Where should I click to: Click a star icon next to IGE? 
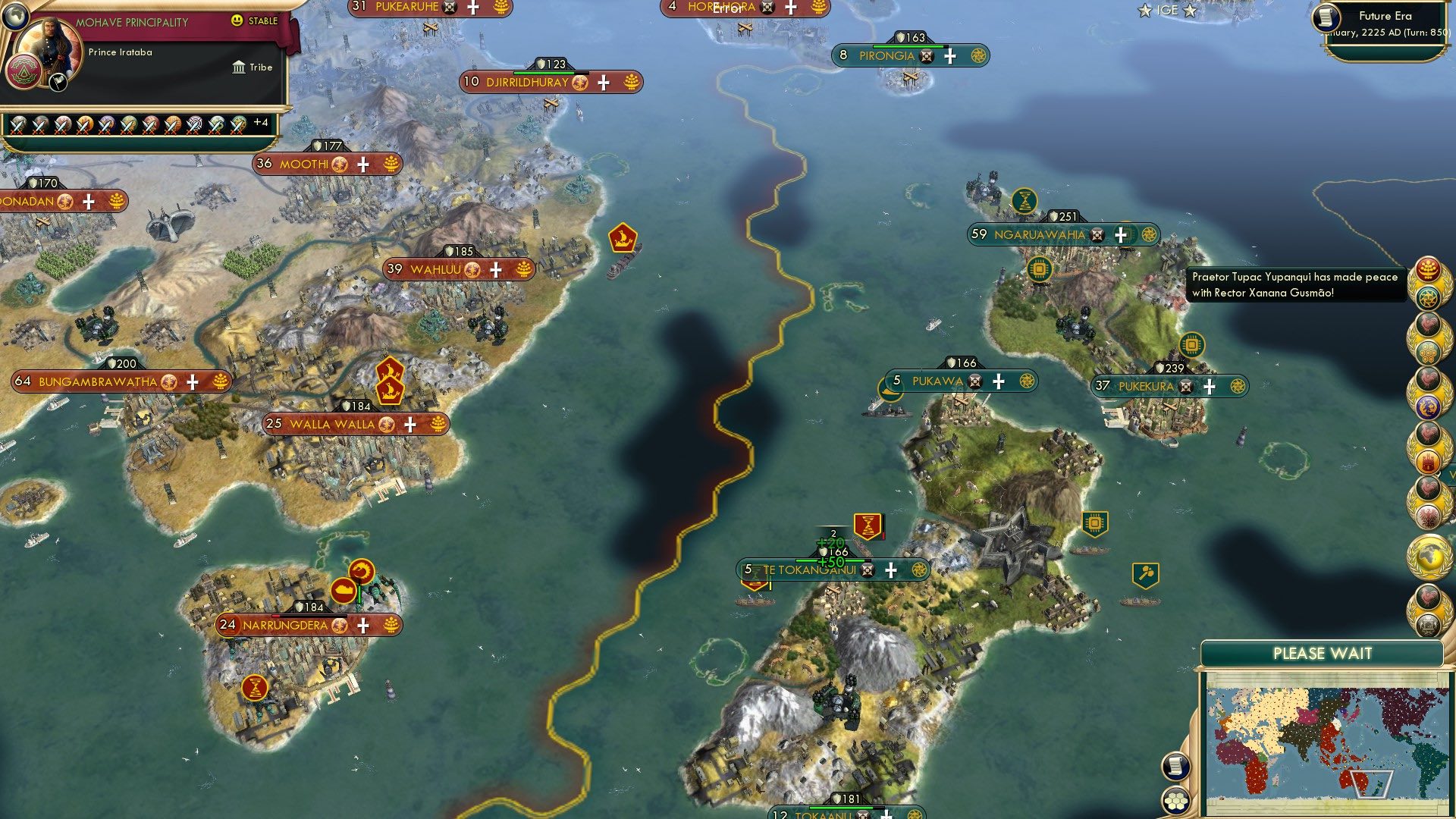[1144, 10]
